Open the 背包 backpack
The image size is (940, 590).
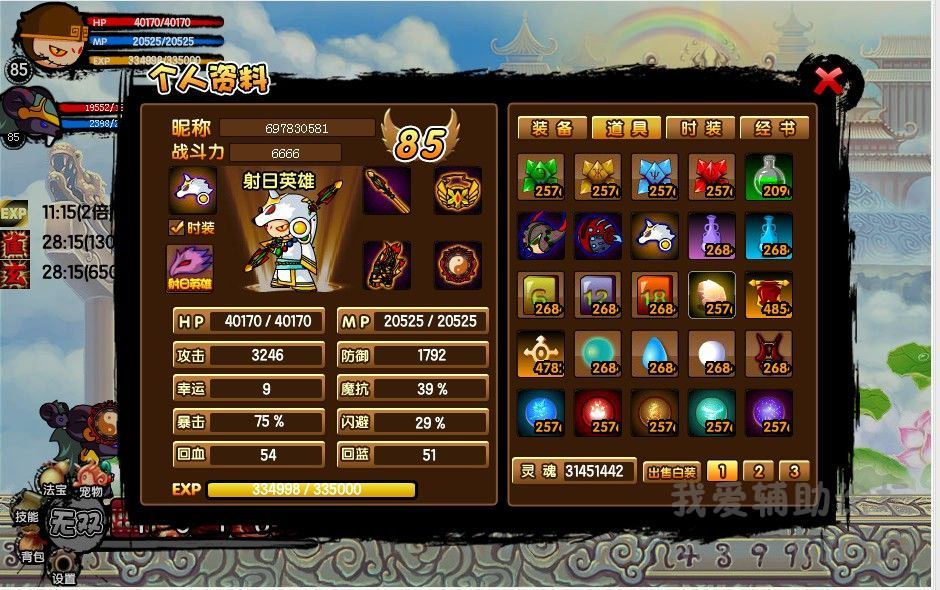(32, 555)
